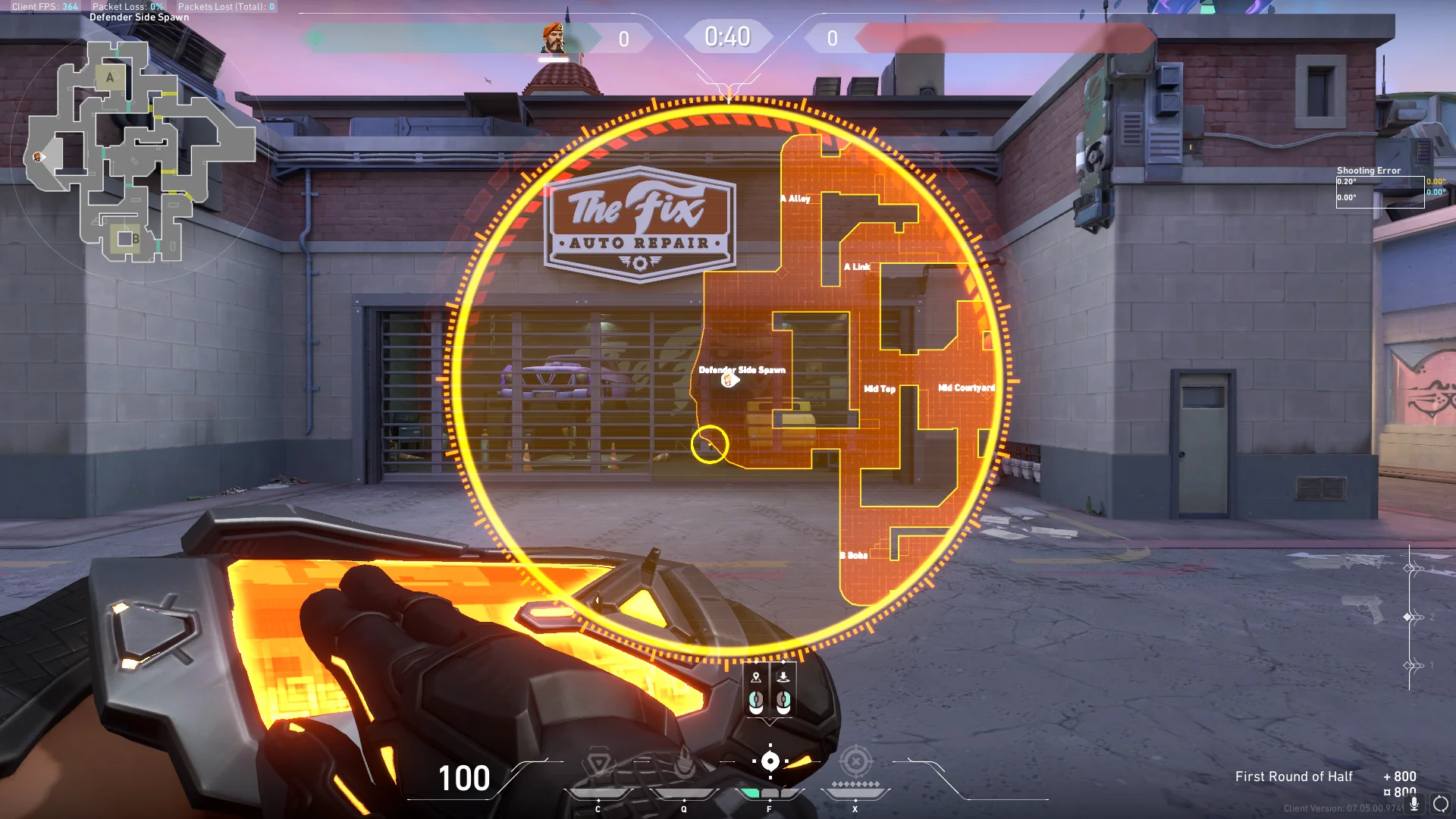
Task: Click the set-location pin hint icon
Action: click(x=756, y=677)
